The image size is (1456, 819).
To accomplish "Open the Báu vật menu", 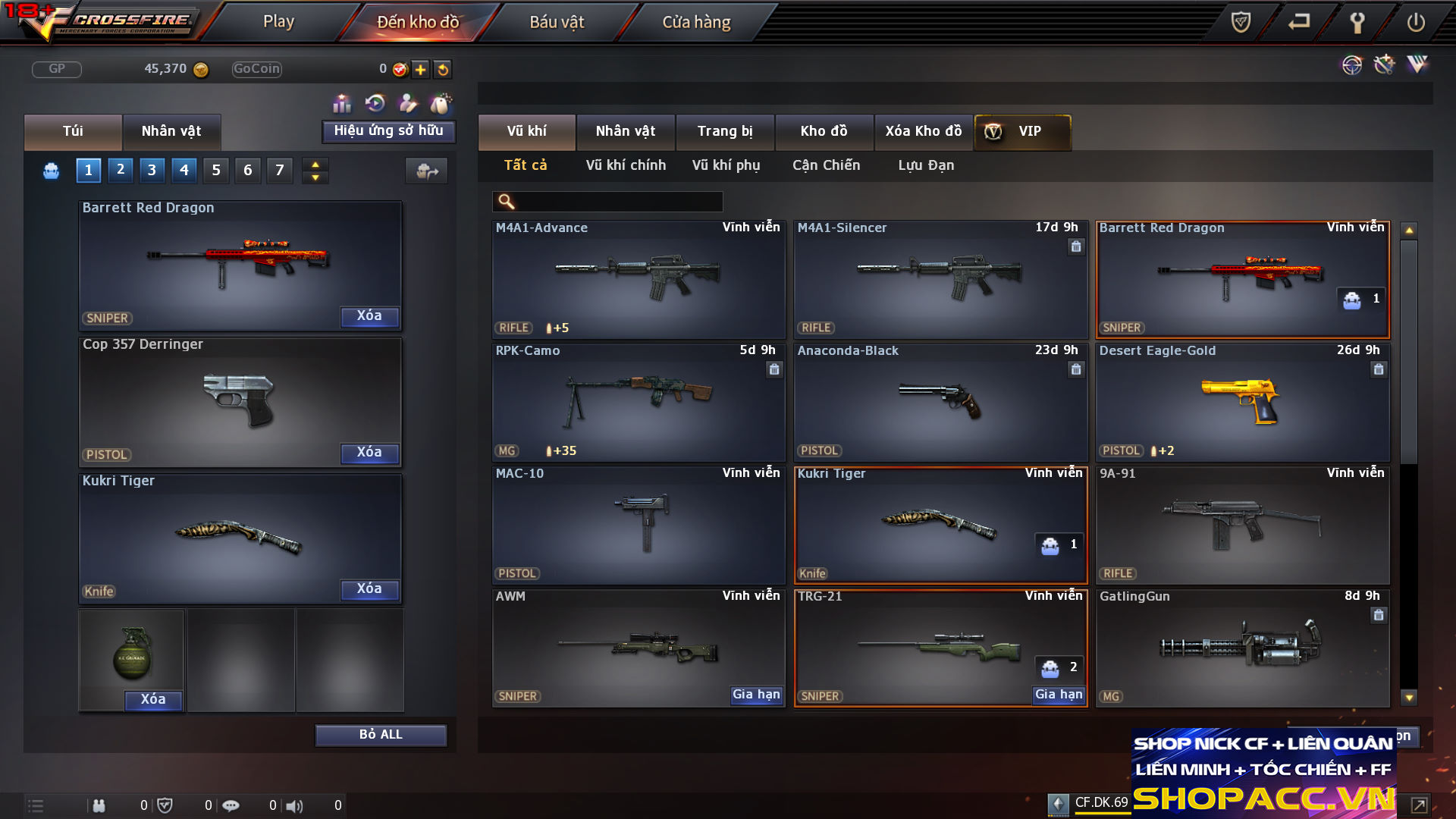I will coord(557,22).
